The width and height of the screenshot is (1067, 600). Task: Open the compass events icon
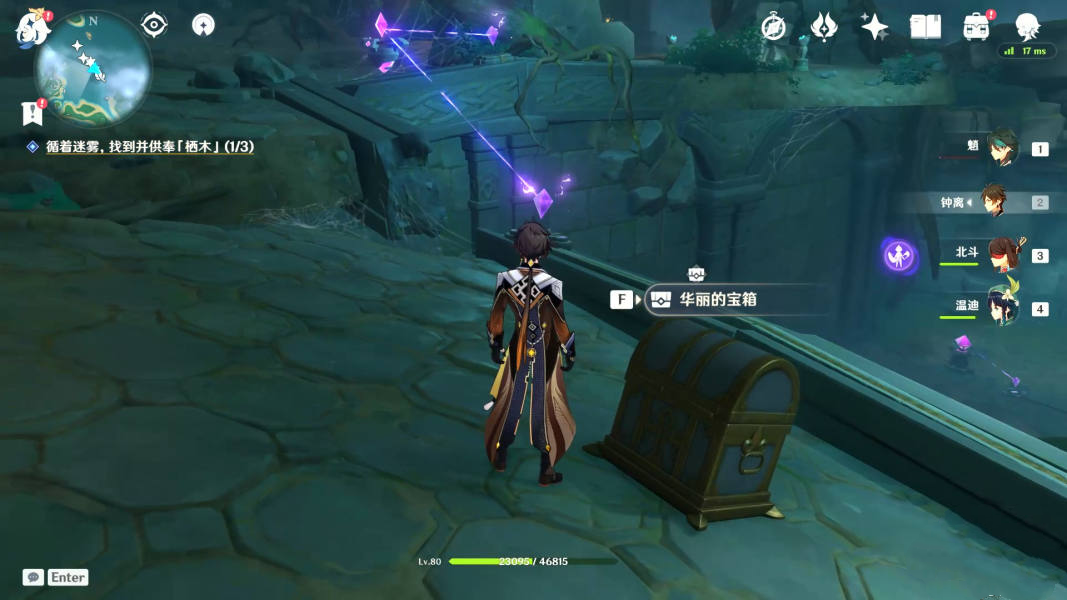(x=773, y=27)
